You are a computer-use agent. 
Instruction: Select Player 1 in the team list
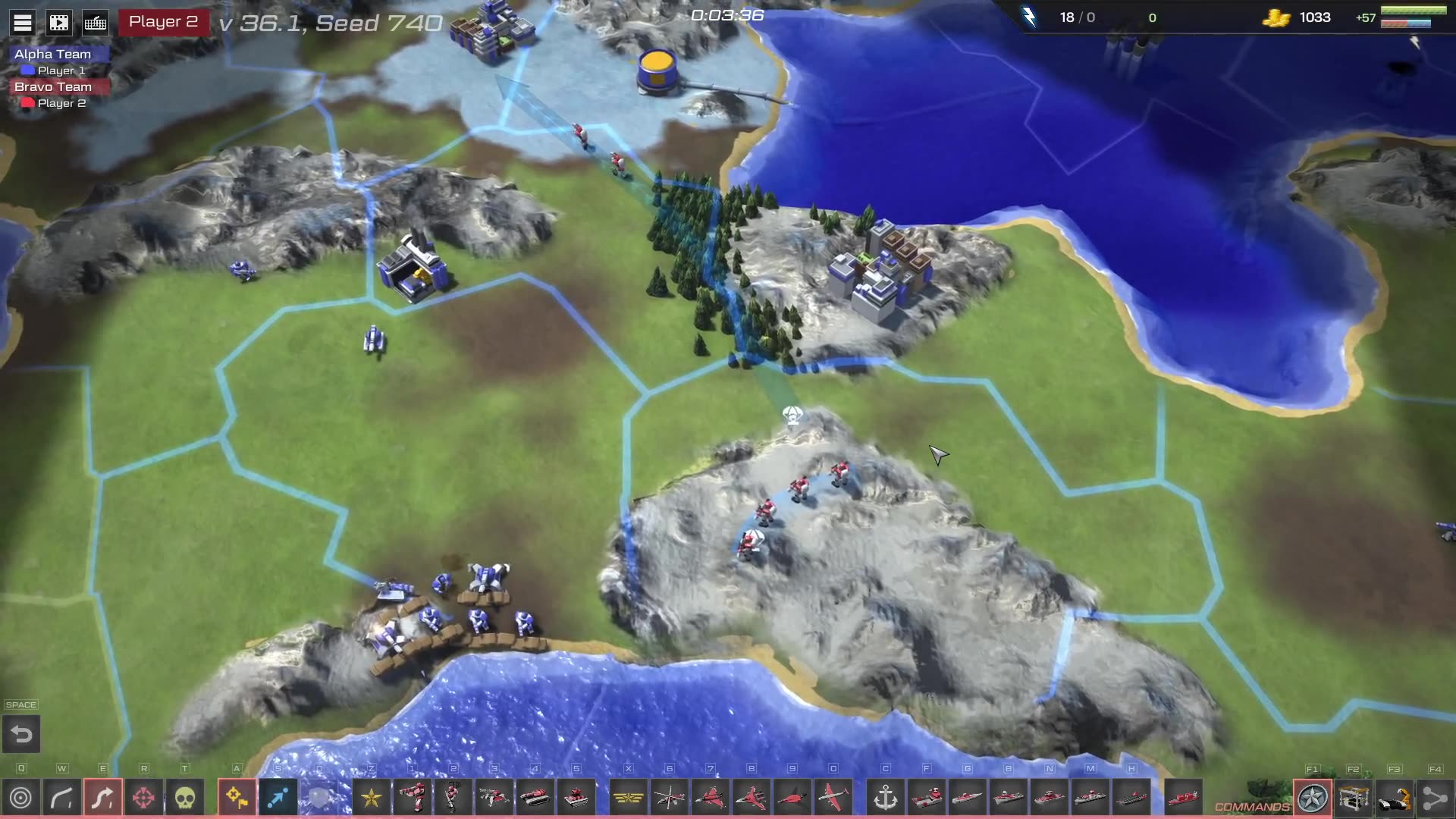61,71
